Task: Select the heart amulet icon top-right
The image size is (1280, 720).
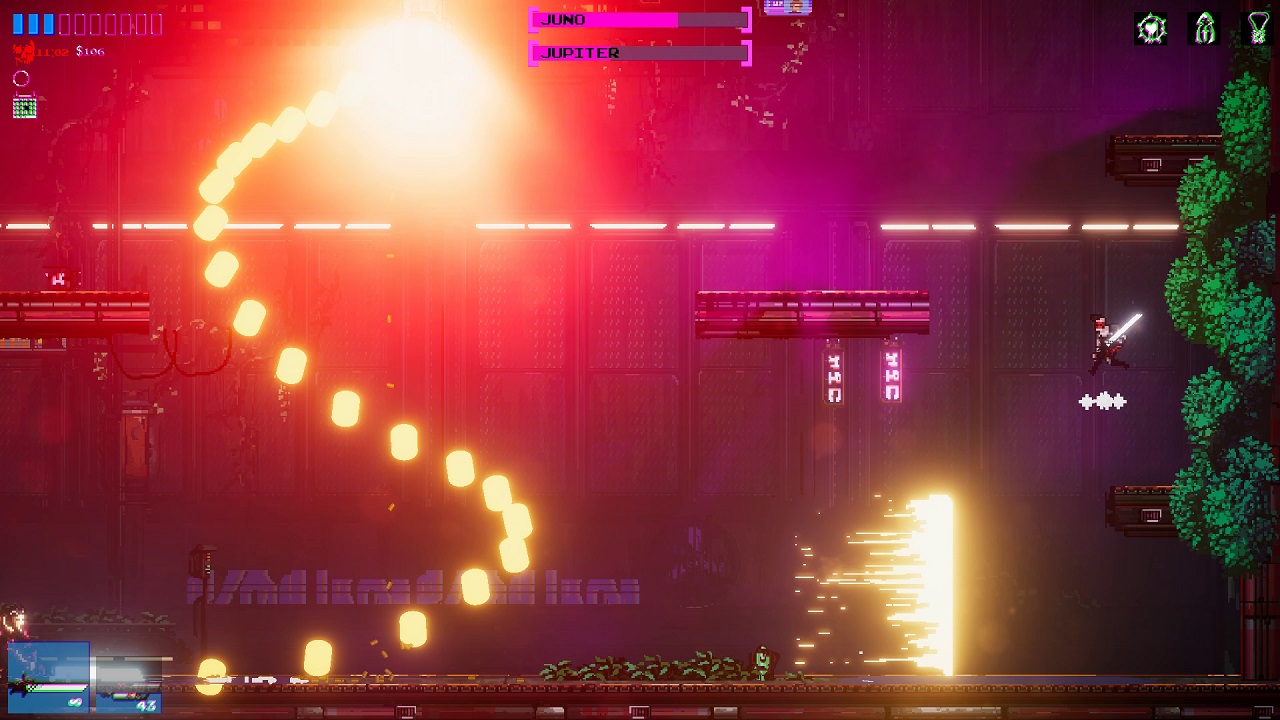Action: [1150, 26]
